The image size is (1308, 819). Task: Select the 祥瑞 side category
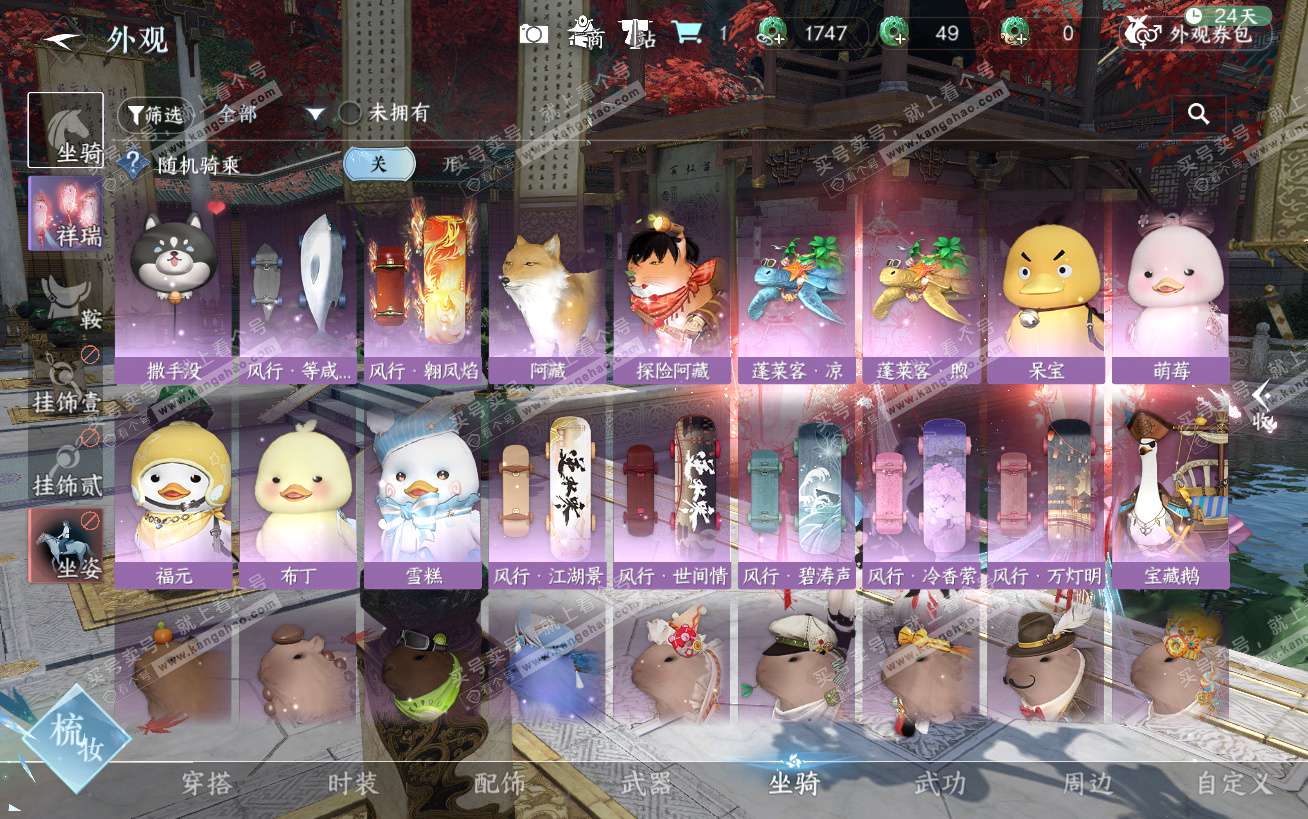tap(66, 213)
